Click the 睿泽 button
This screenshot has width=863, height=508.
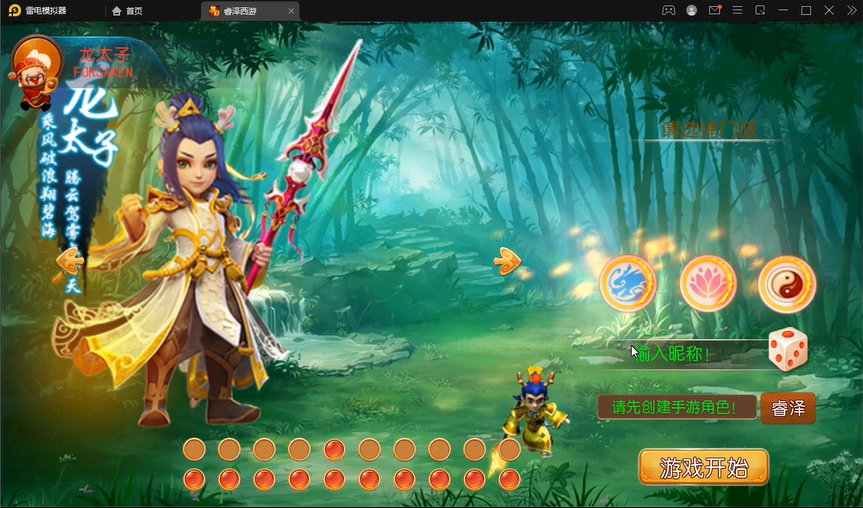[787, 408]
